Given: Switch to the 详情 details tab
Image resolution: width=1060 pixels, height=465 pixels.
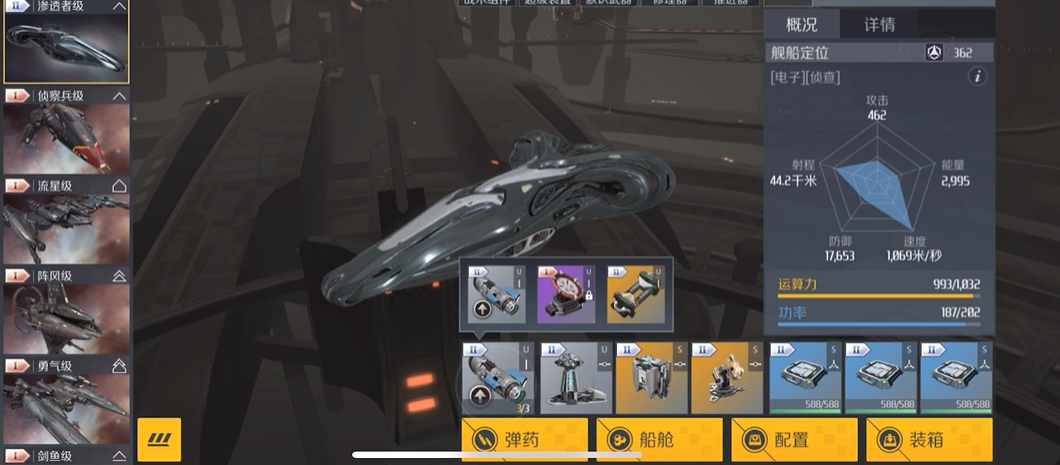Looking at the screenshot, I should [879, 24].
